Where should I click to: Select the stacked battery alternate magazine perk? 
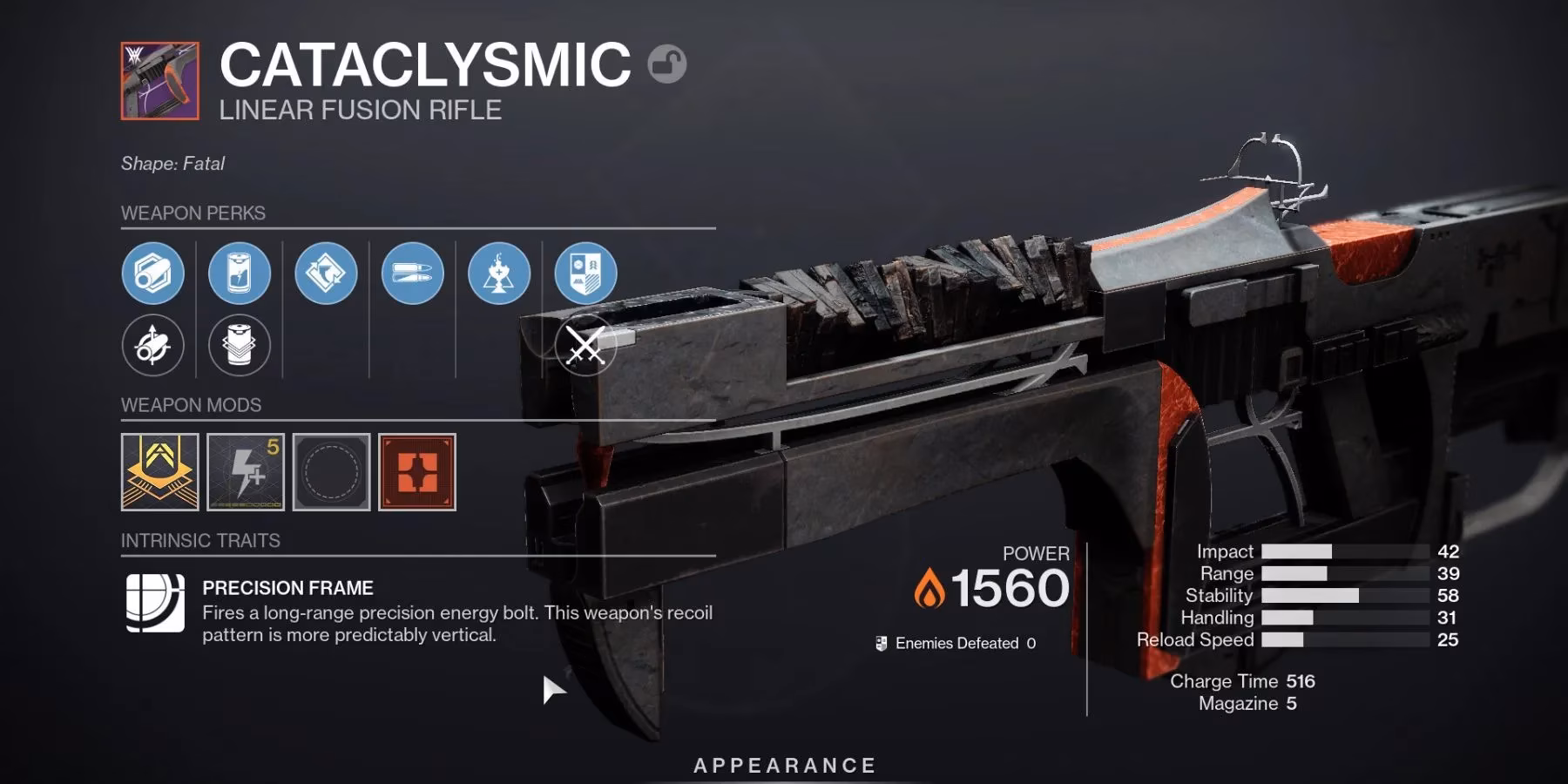[x=241, y=346]
